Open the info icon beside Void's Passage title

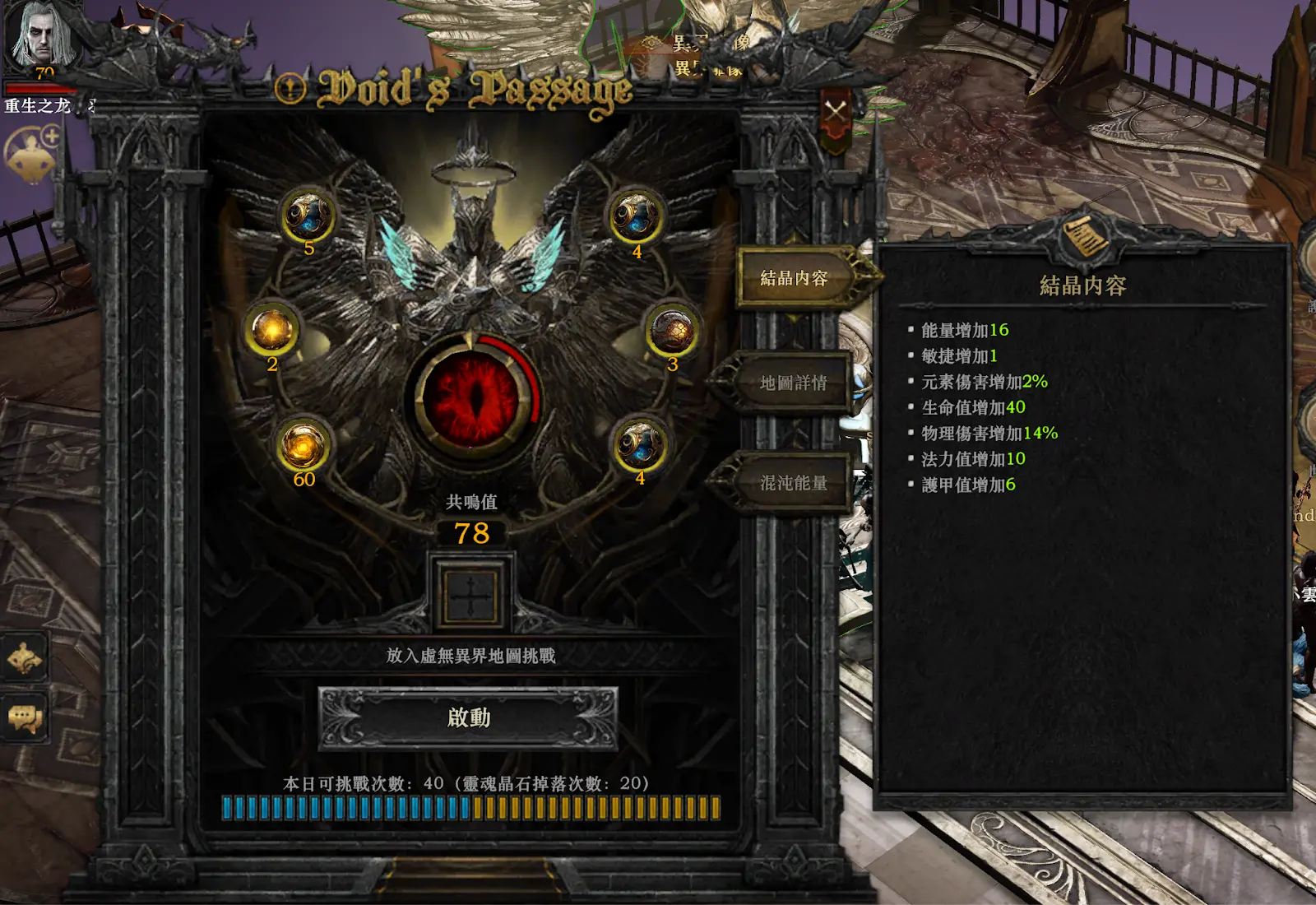click(290, 89)
